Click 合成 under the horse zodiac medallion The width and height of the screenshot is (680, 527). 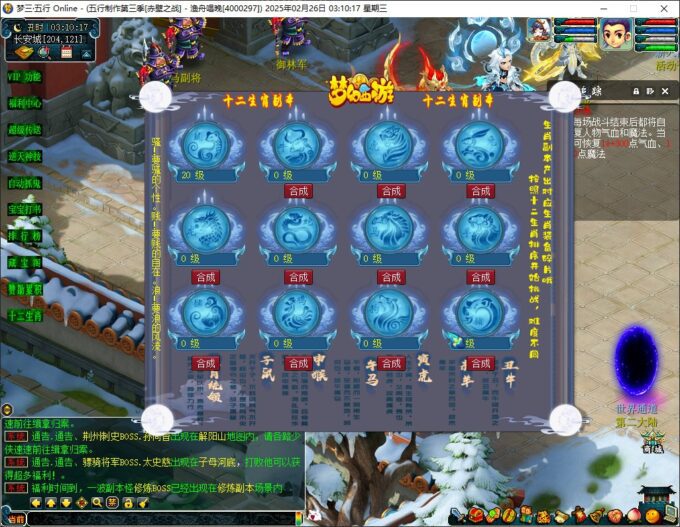[390, 277]
